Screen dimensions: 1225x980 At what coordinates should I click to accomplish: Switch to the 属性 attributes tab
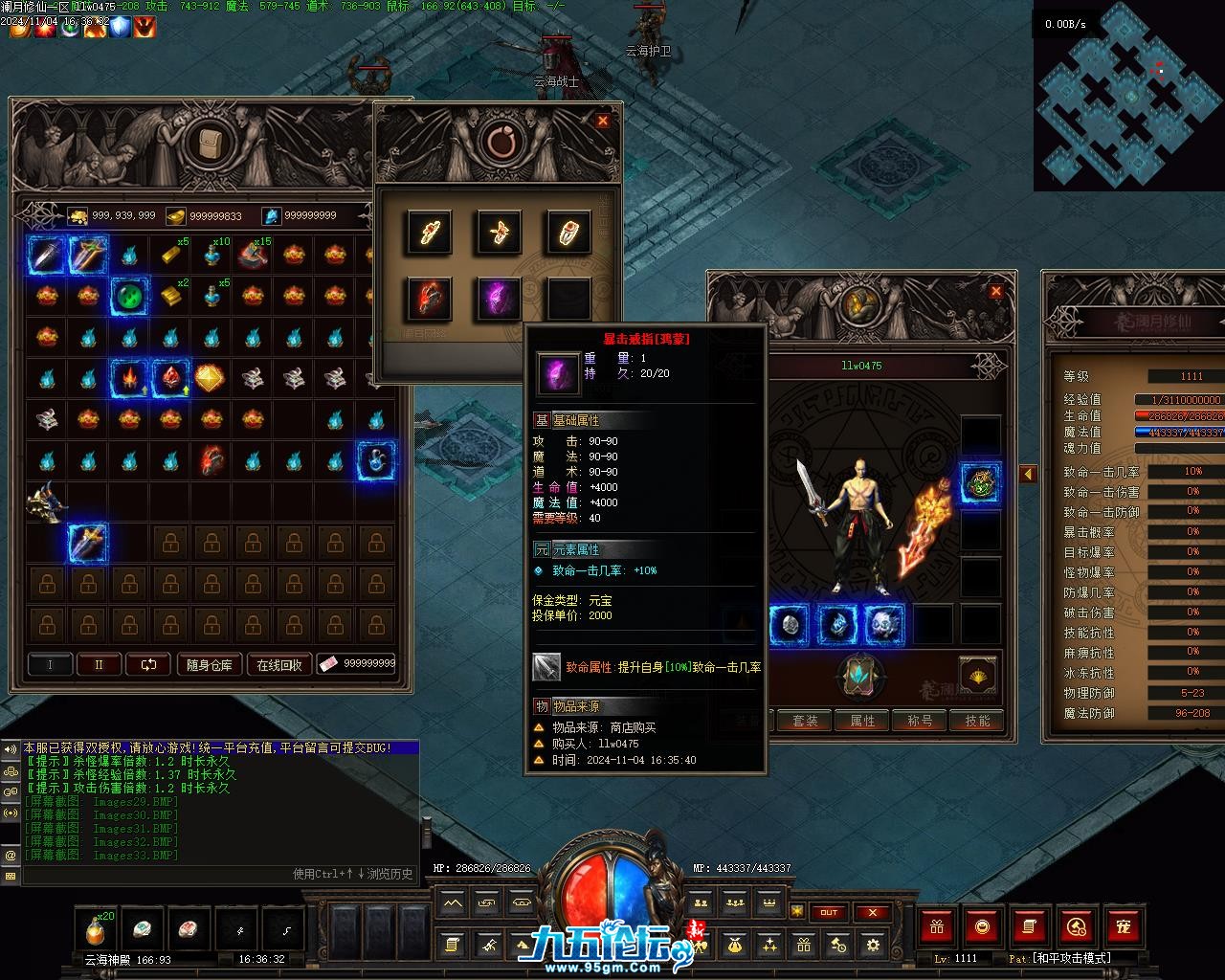pos(862,721)
